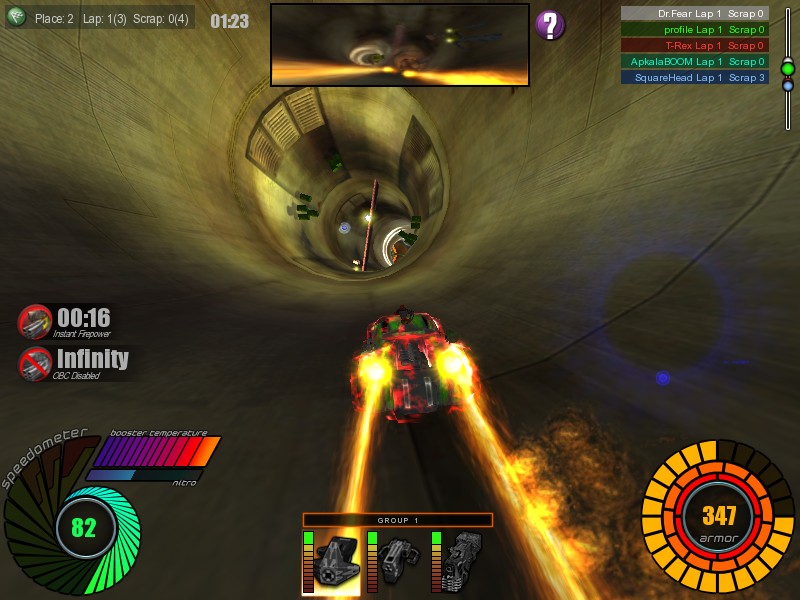
Task: Select ApkalaBOOM in the racer standings
Action: pyautogui.click(x=694, y=61)
